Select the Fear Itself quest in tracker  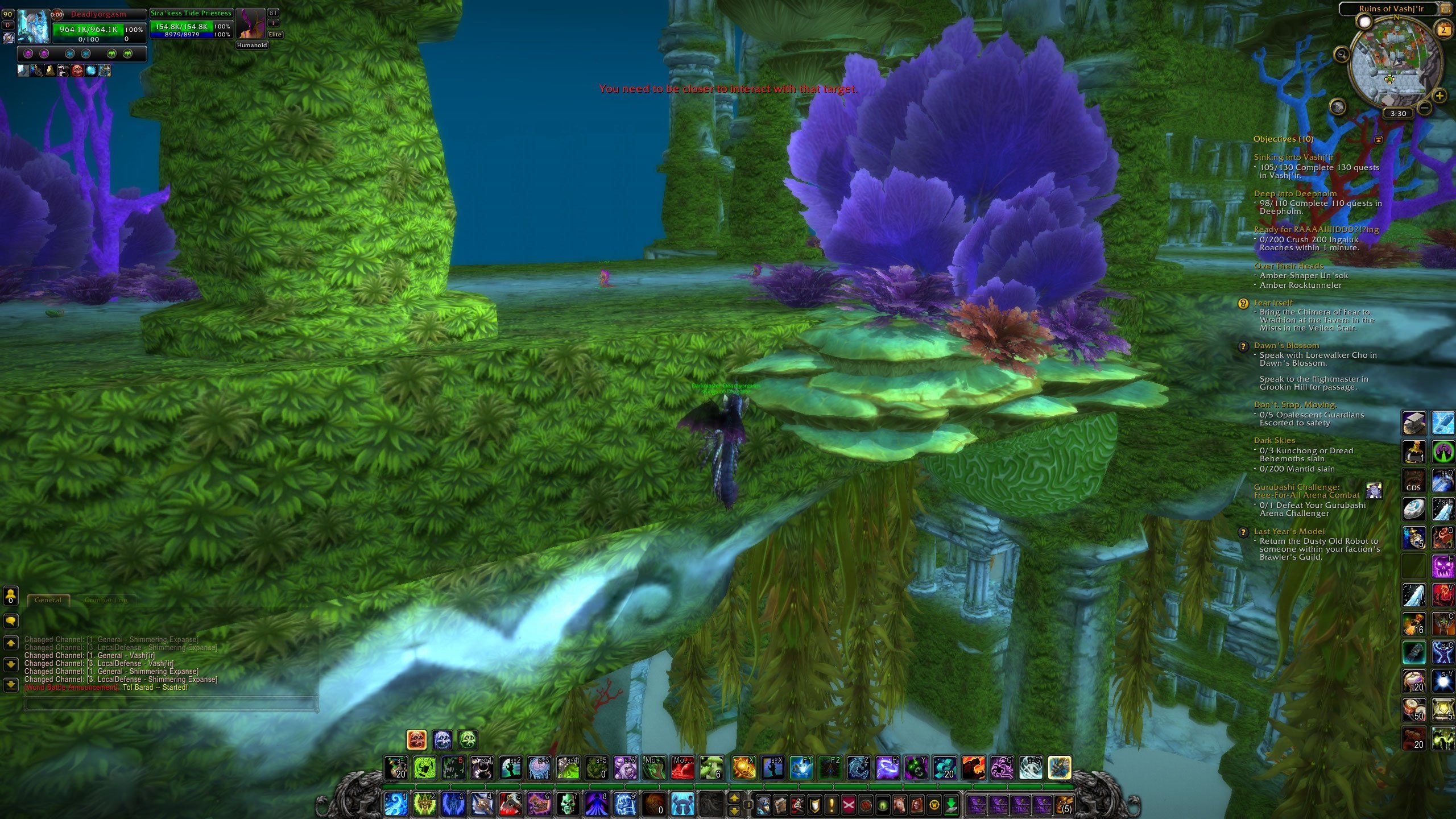point(1273,303)
